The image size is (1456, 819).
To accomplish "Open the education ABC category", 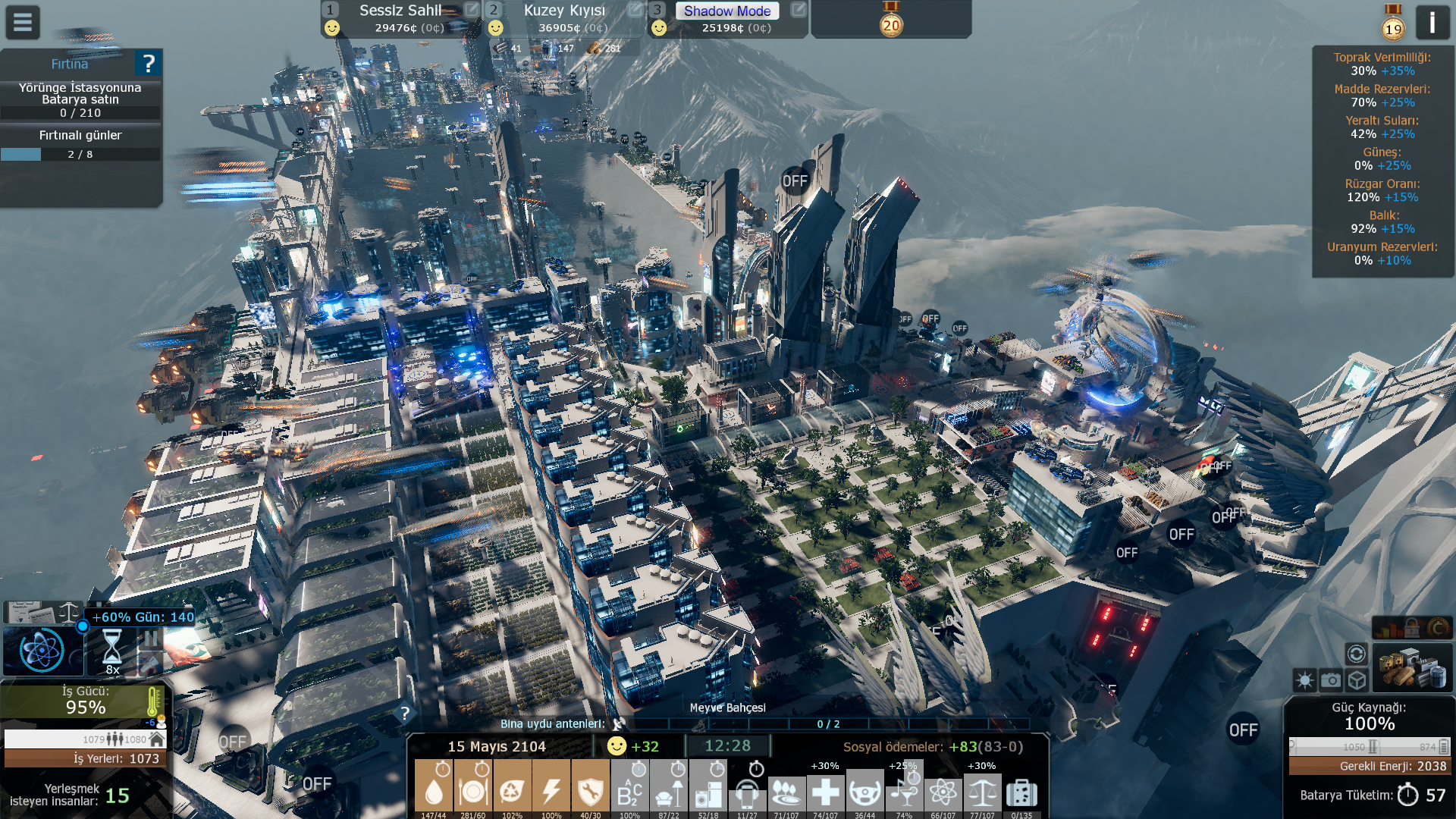I will (629, 792).
